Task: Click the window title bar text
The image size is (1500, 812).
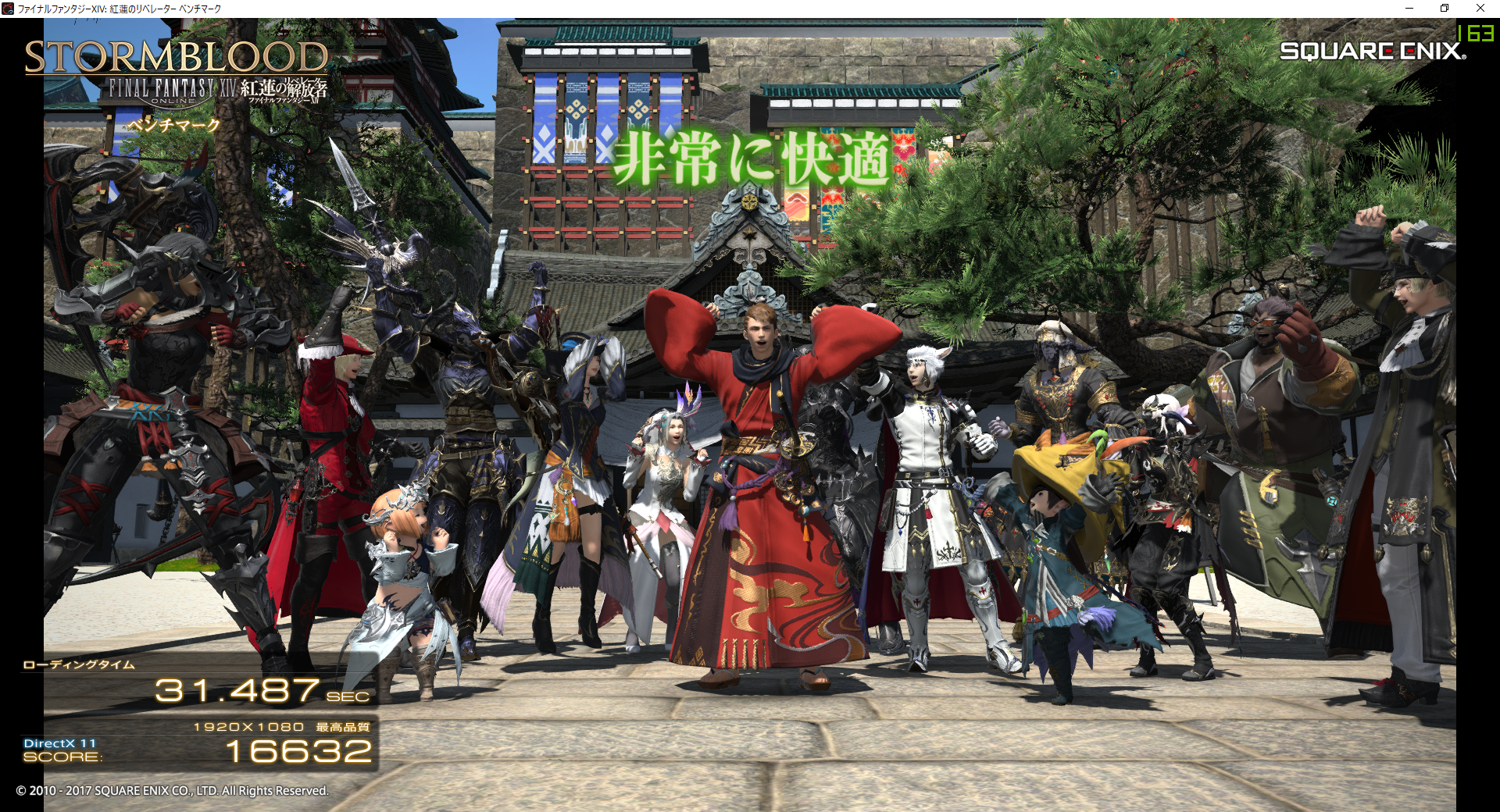Action: coord(117,8)
